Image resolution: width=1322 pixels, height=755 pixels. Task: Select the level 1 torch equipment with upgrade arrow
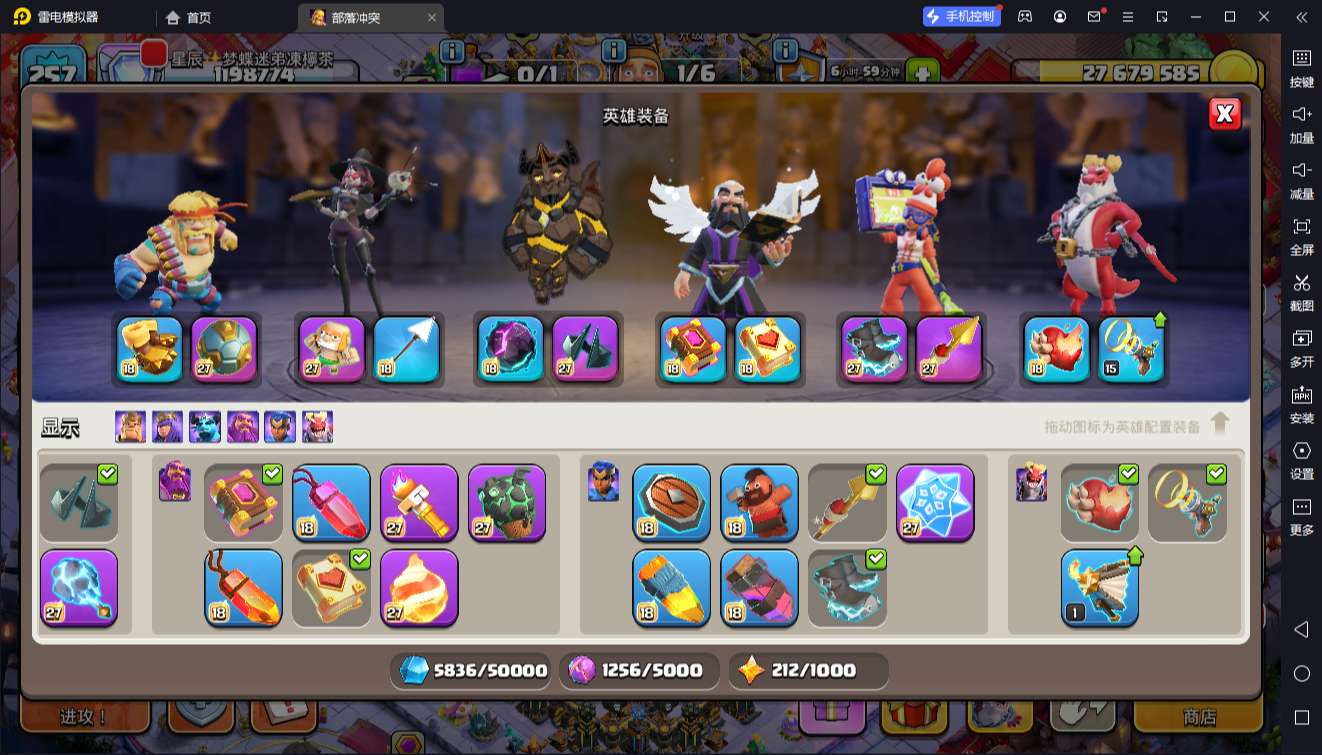(x=1099, y=587)
